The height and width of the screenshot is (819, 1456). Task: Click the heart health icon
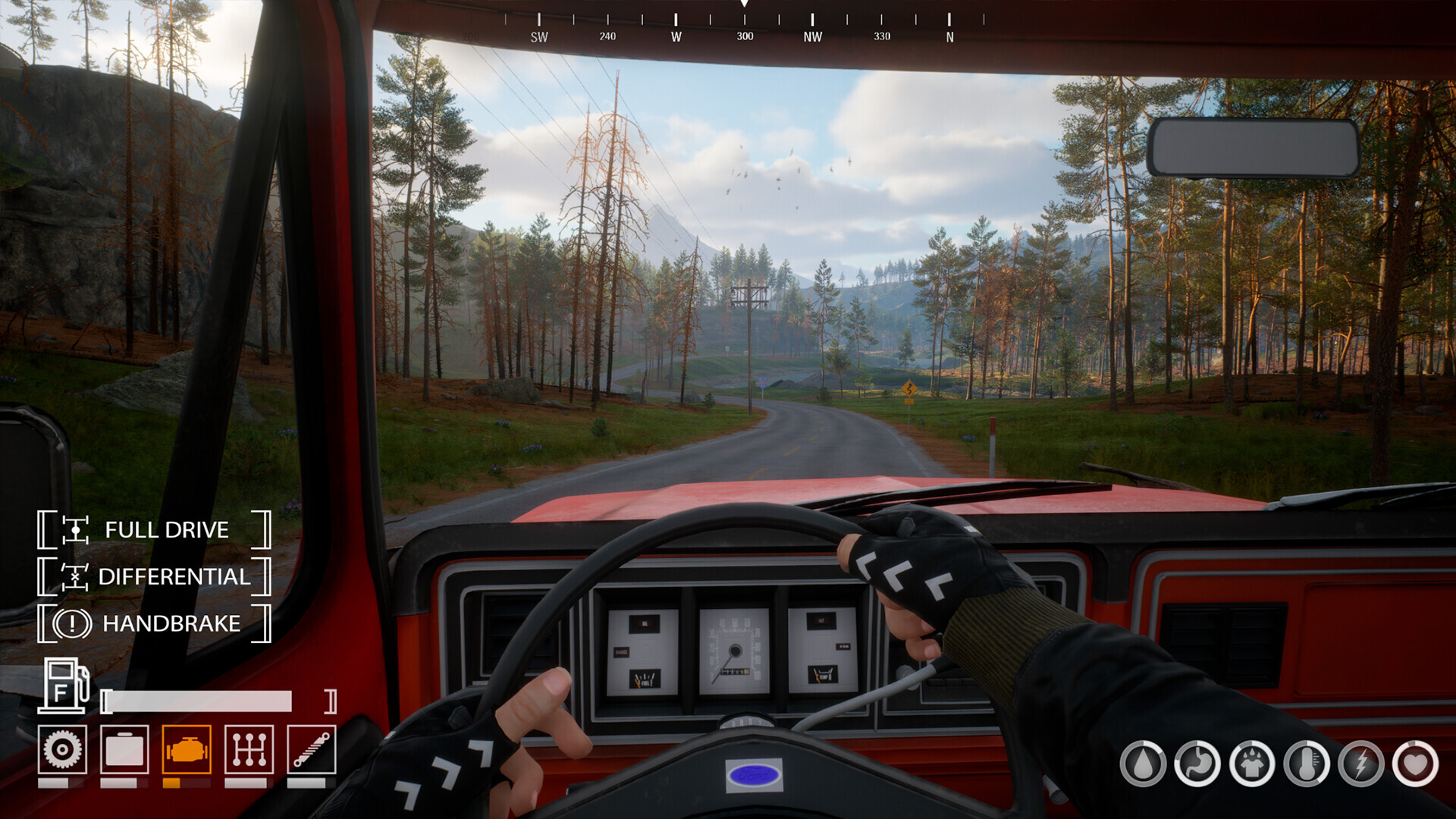click(1416, 763)
